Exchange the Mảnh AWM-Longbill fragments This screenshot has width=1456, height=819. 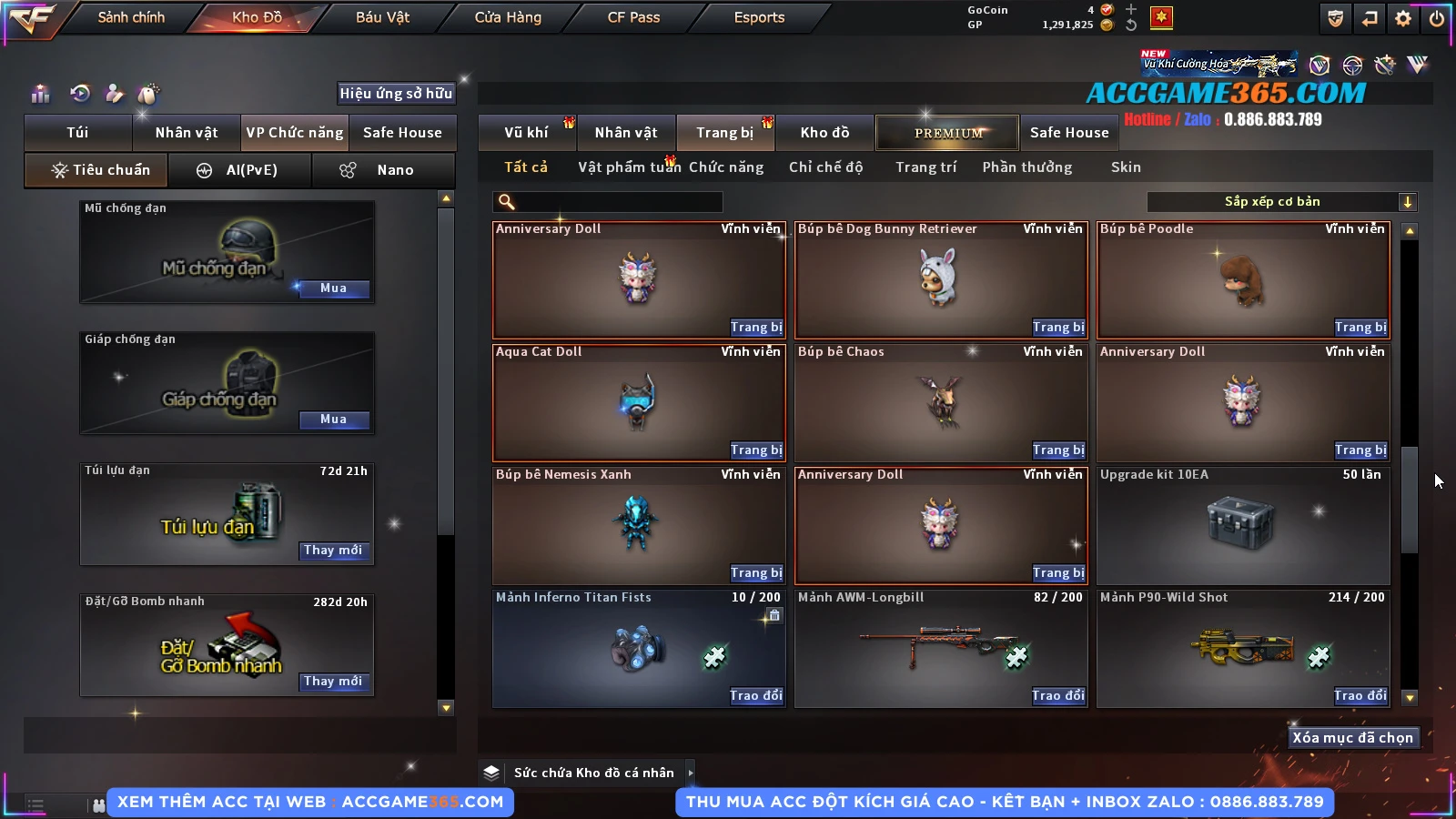tap(1058, 696)
